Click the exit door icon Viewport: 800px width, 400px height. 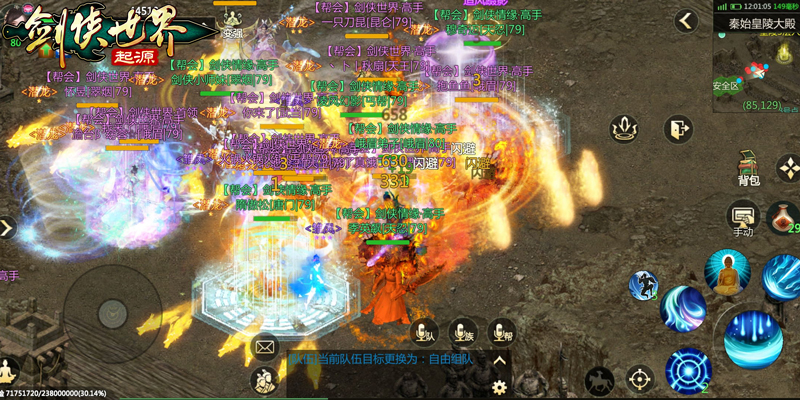click(x=679, y=129)
